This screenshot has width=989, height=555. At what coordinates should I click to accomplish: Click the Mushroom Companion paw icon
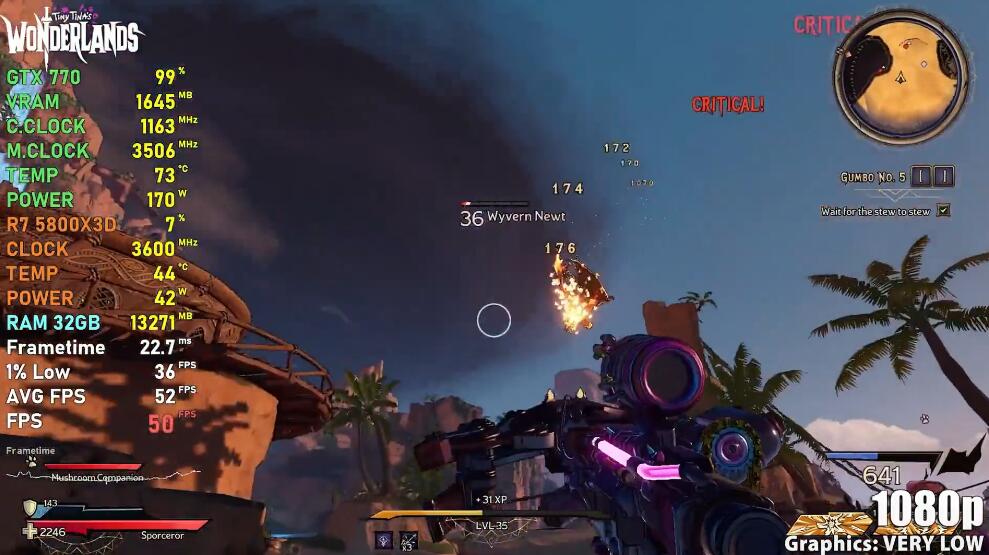tap(32, 462)
